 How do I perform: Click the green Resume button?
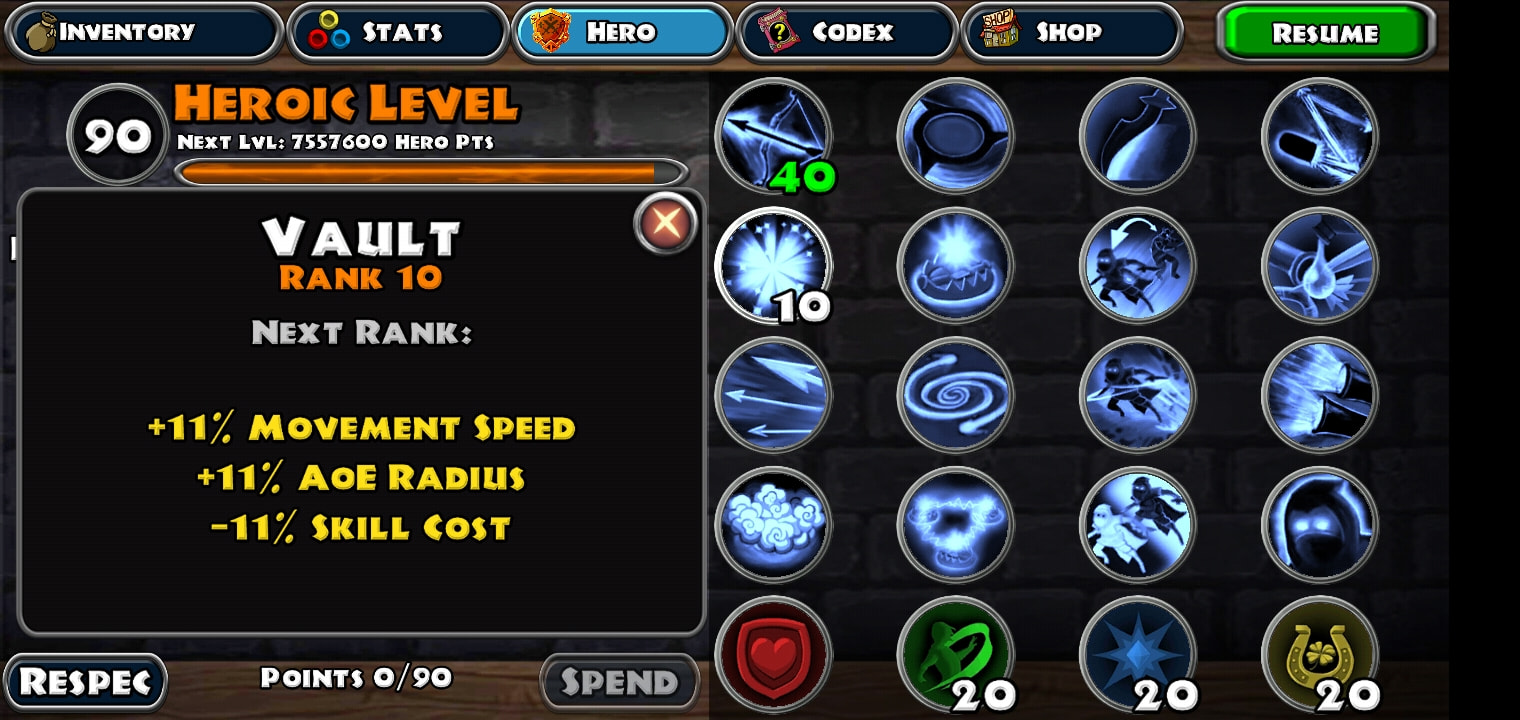coord(1325,33)
